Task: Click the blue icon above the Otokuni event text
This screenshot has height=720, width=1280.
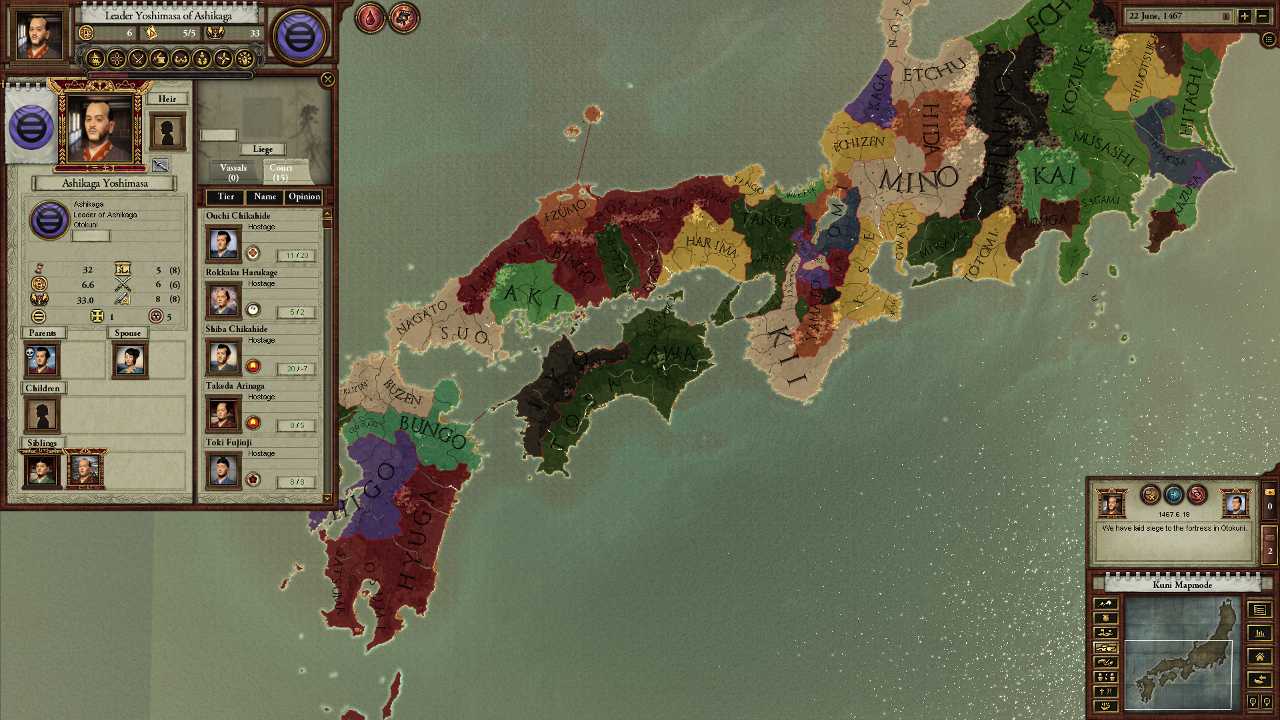Action: [1172, 495]
